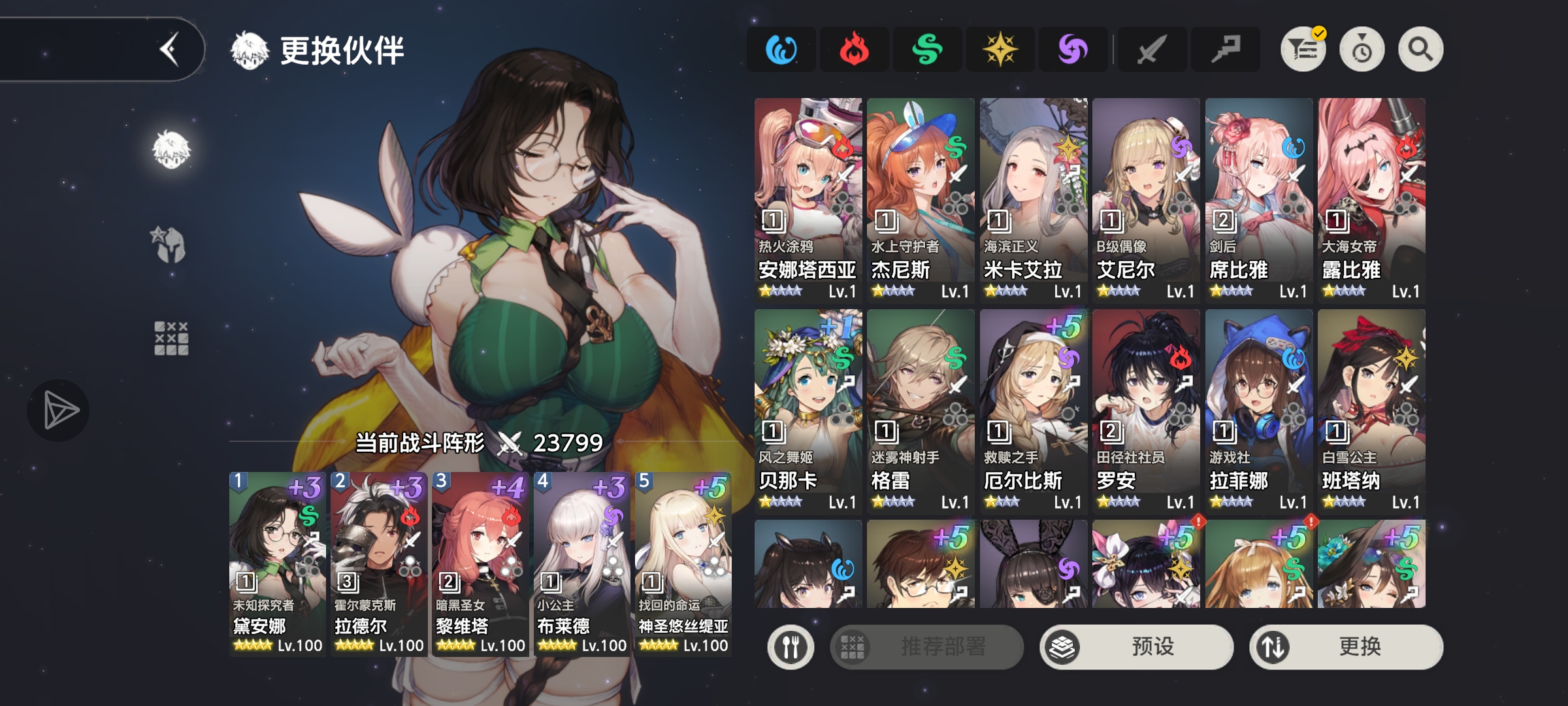The image size is (1568, 706).
Task: Choose formation slot 5 神圣悠丝缇亚
Action: (x=683, y=563)
